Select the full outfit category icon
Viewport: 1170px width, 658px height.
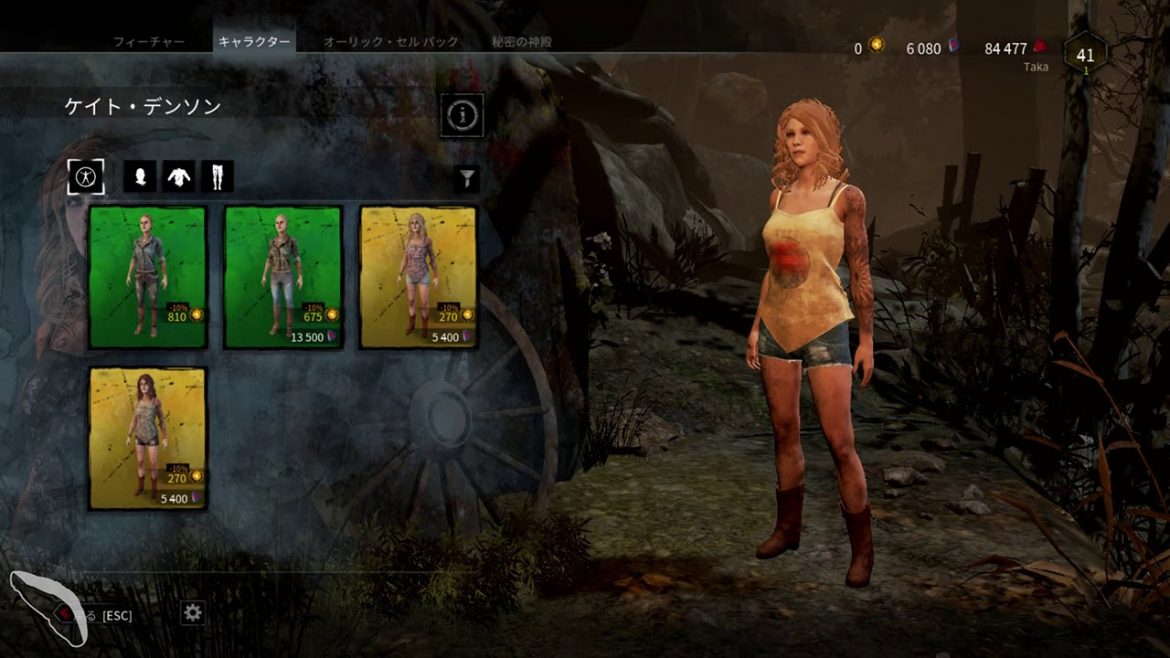86,177
